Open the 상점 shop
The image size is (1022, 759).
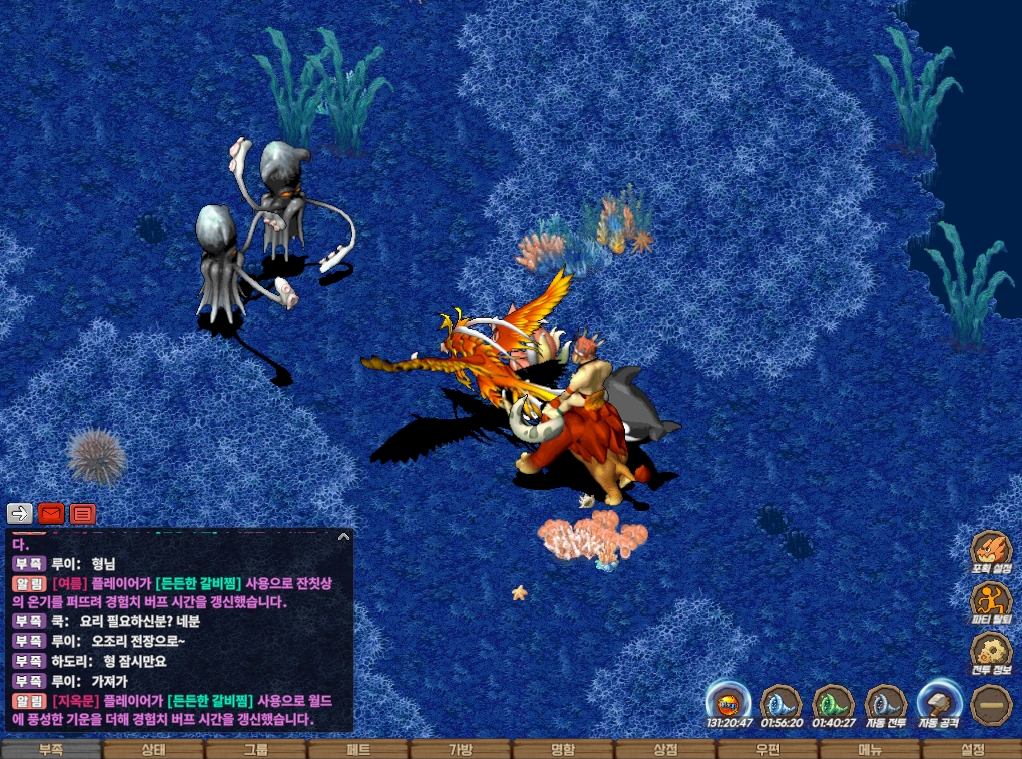[664, 749]
